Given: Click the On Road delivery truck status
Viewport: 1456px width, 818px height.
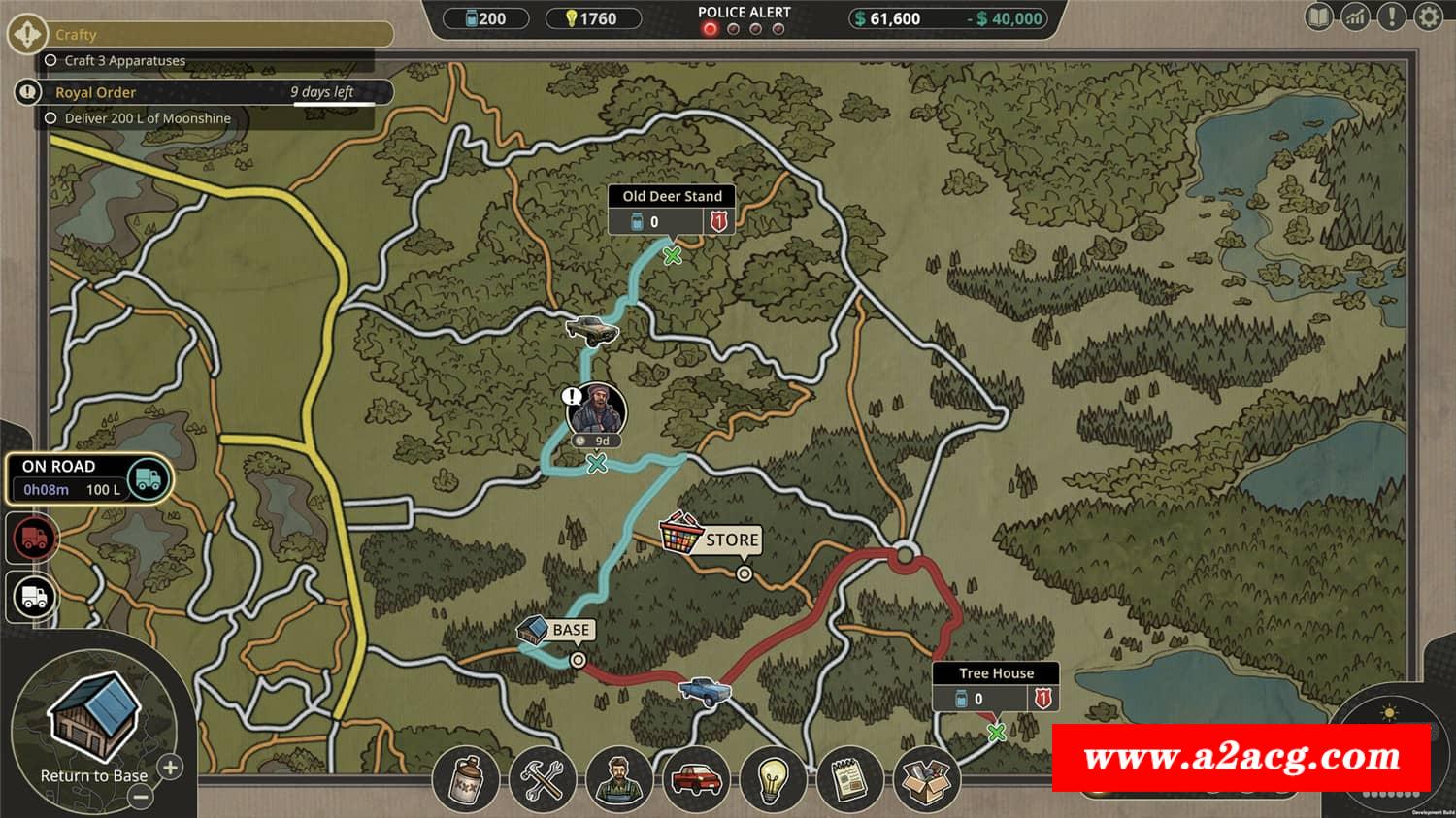Looking at the screenshot, I should tap(89, 478).
